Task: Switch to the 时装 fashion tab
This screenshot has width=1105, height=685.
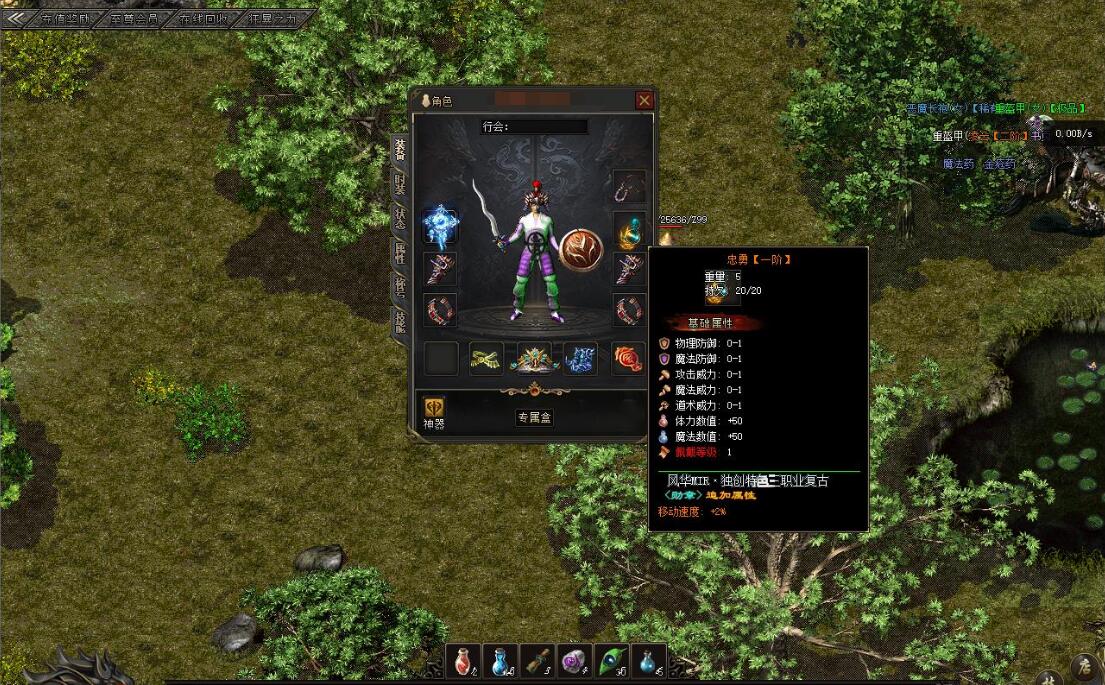Action: 399,186
